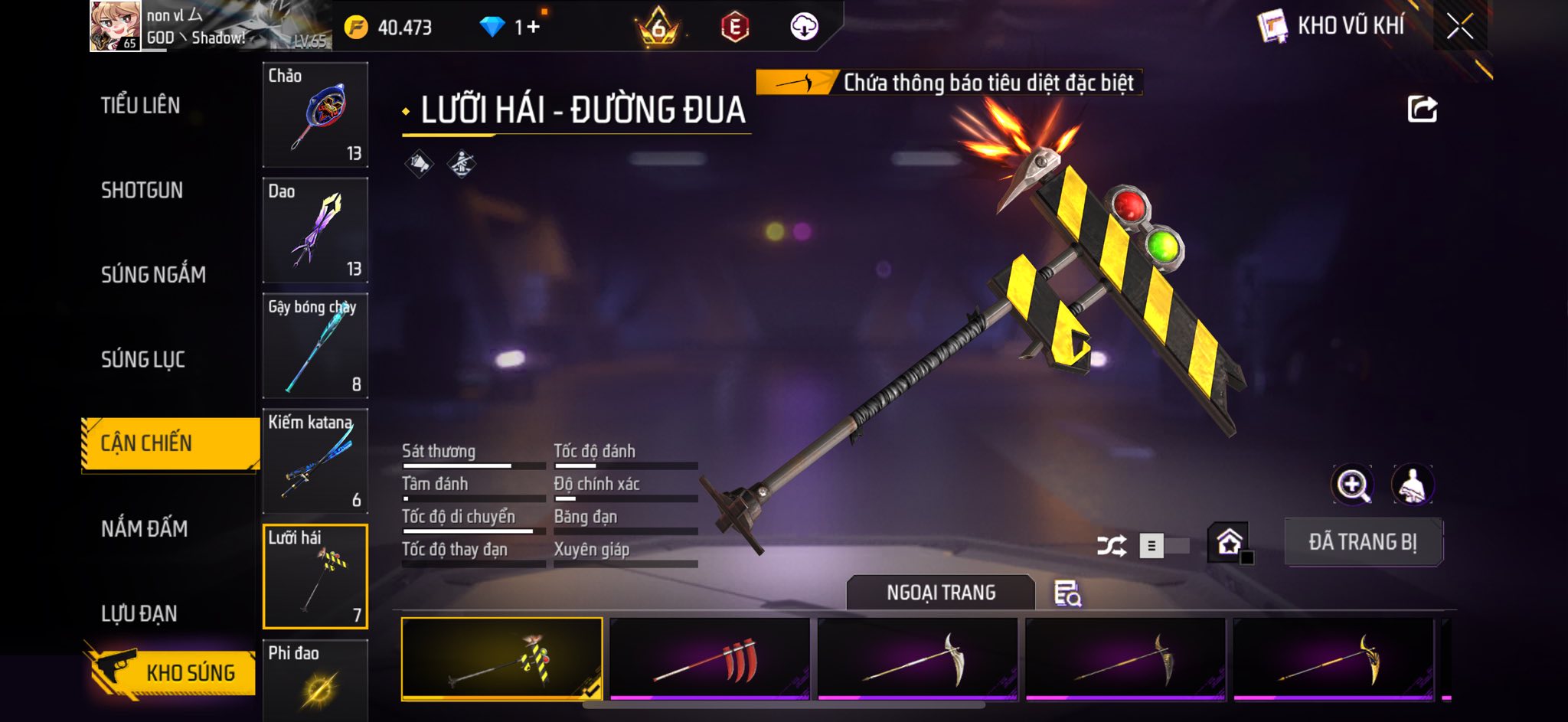
Task: Close the weapon vault screen
Action: pos(1459,27)
